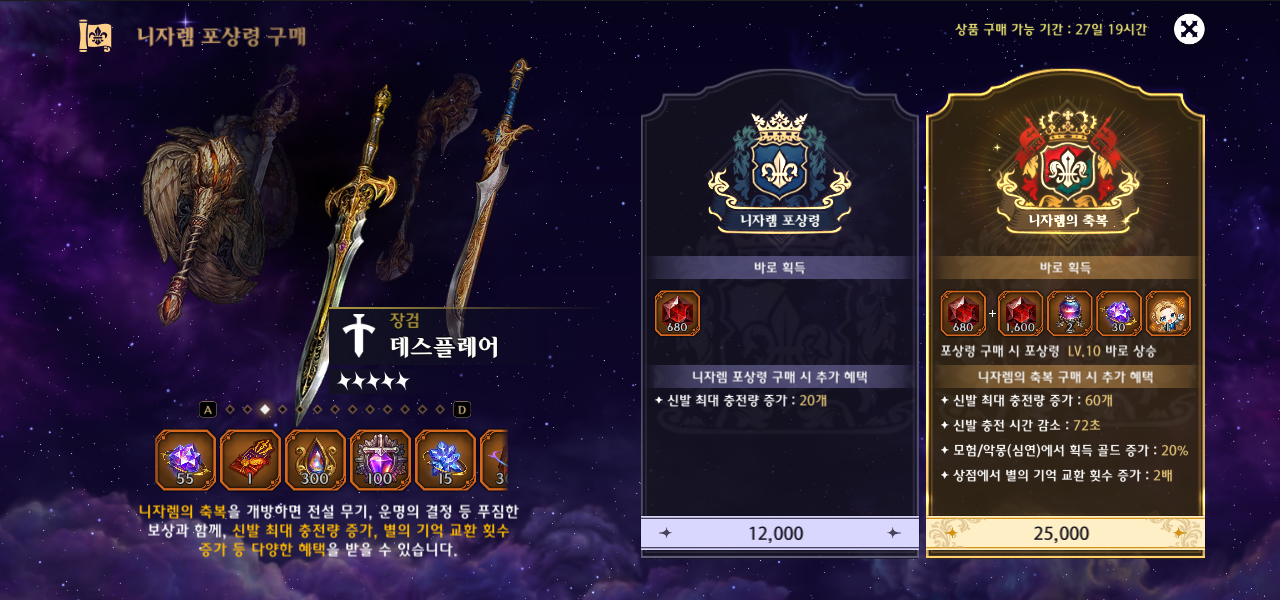This screenshot has height=600, width=1280.
Task: Inspect the 680 red gem in 니자렘 포상령 card
Action: [677, 313]
